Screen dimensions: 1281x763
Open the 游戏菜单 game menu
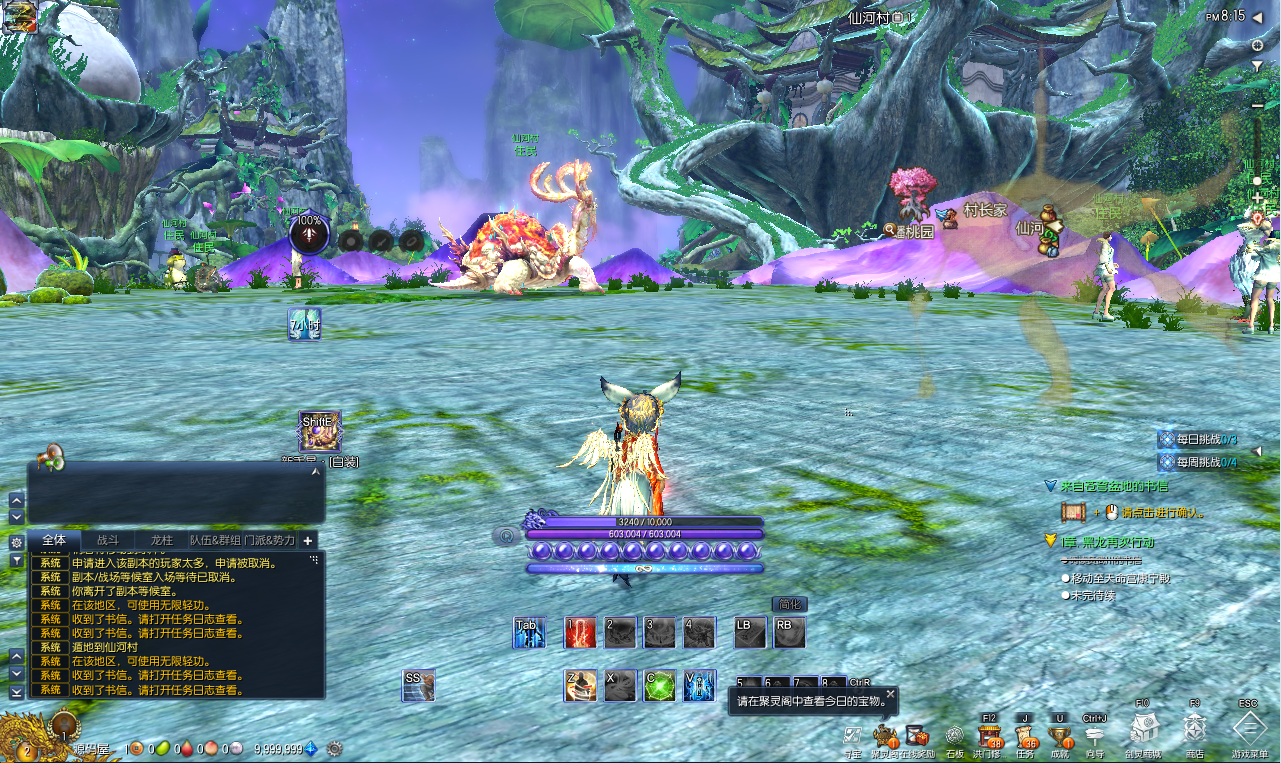click(x=1249, y=729)
